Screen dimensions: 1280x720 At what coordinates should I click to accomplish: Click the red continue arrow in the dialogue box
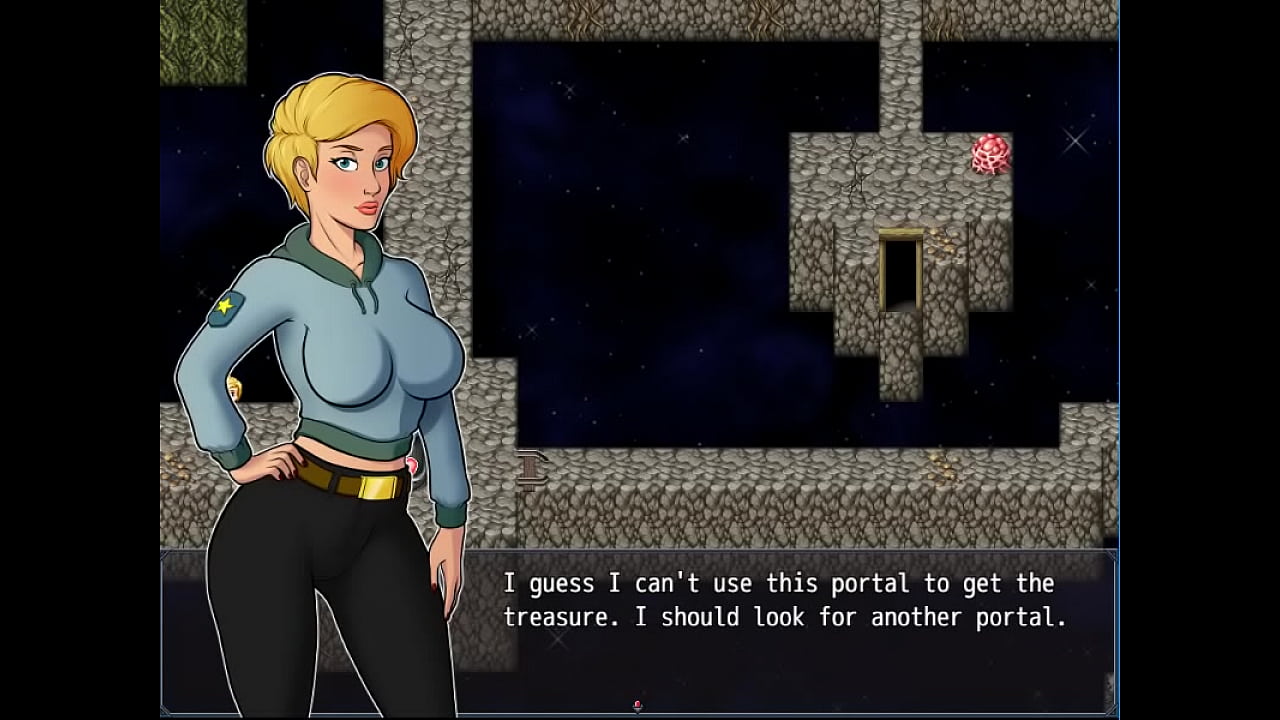638,706
